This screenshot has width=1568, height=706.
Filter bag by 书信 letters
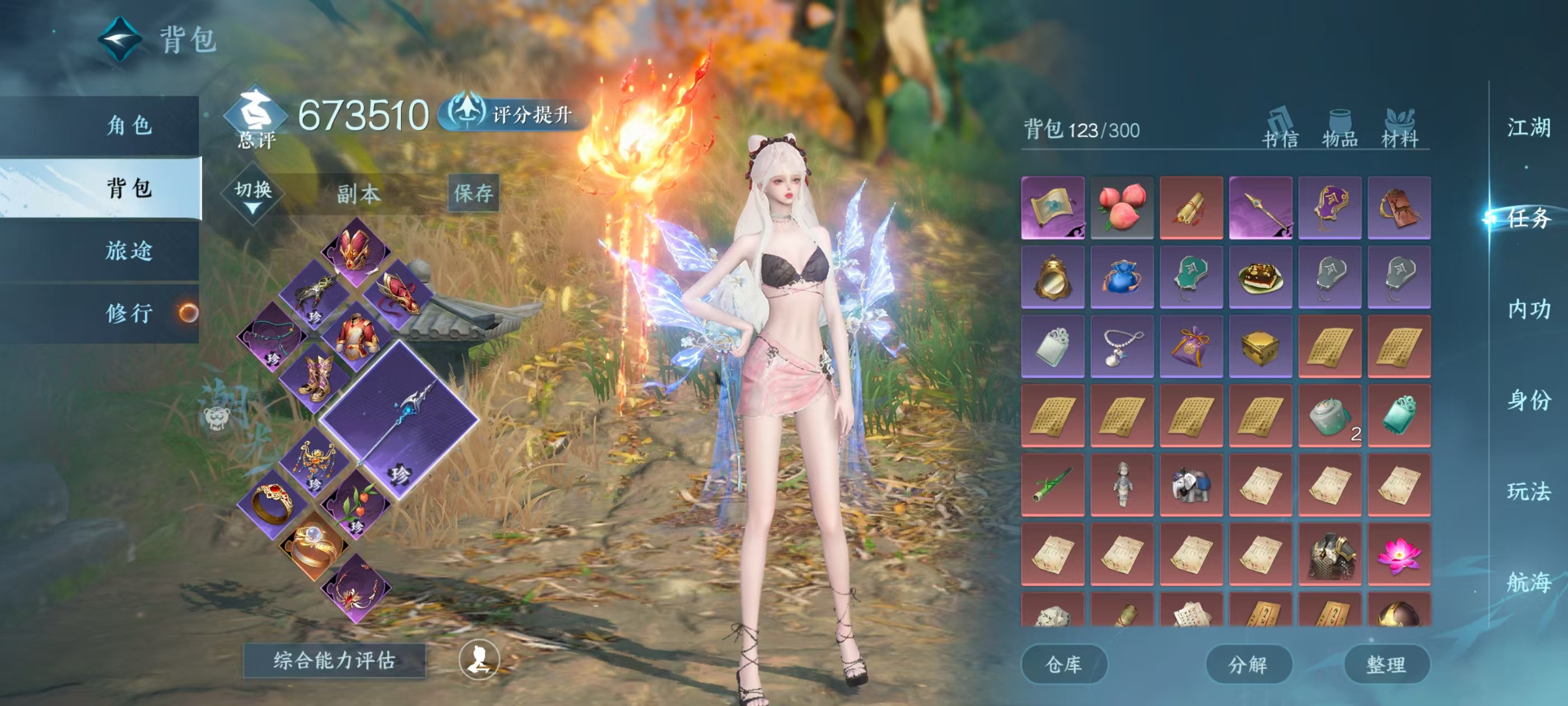click(1280, 129)
